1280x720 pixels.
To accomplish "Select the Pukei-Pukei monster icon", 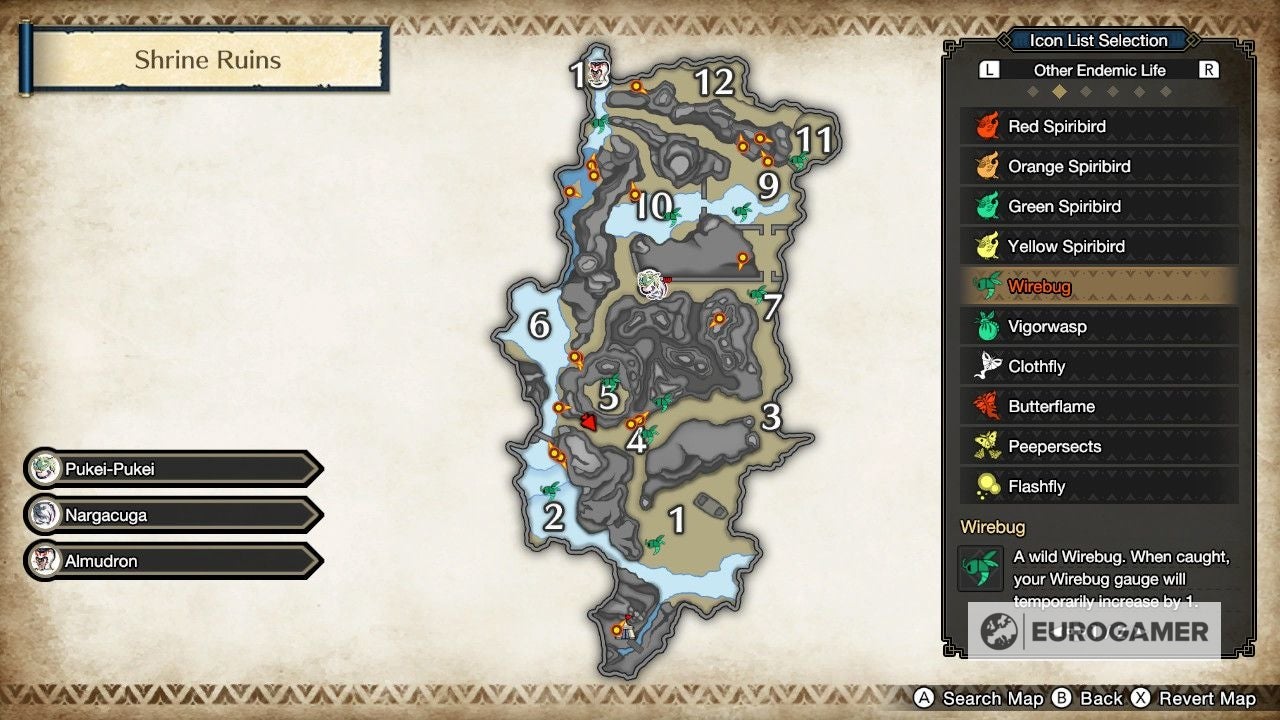I will tap(44, 468).
